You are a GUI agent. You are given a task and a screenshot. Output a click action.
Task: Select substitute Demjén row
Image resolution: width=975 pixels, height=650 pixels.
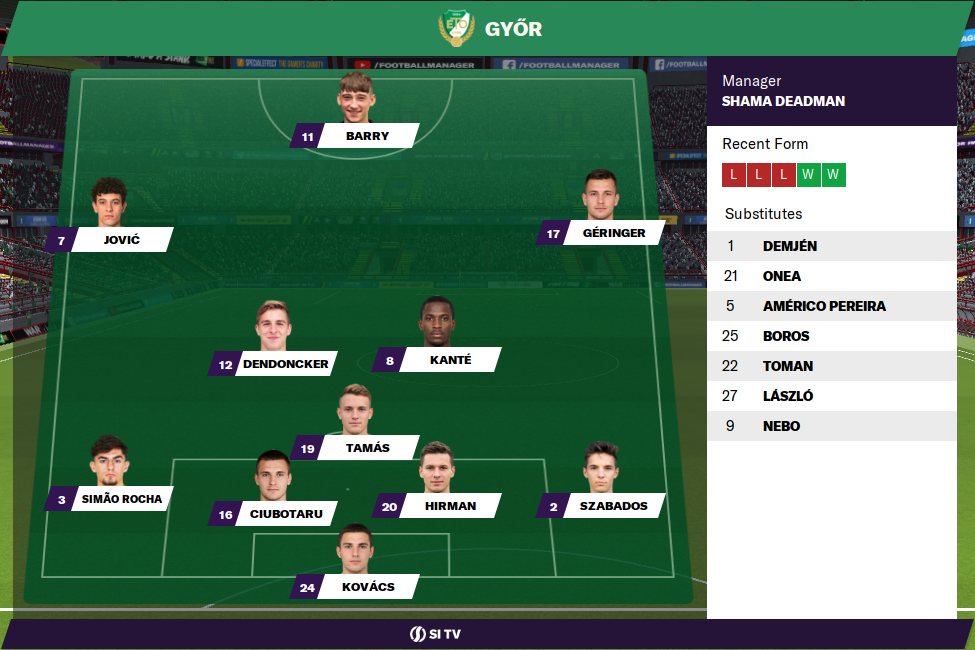pyautogui.click(x=831, y=246)
